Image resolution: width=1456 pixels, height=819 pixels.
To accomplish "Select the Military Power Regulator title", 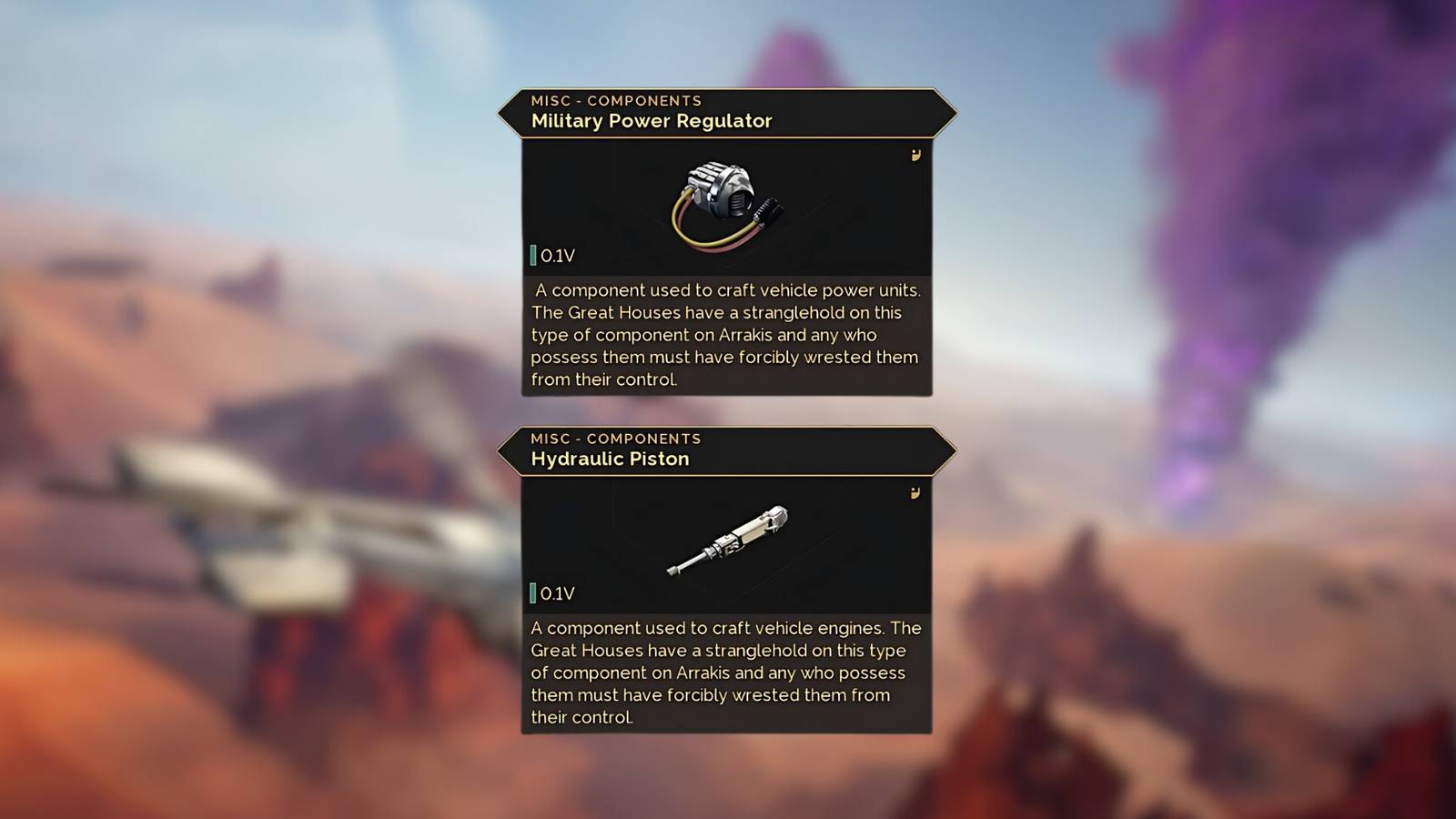I will coord(651,121).
